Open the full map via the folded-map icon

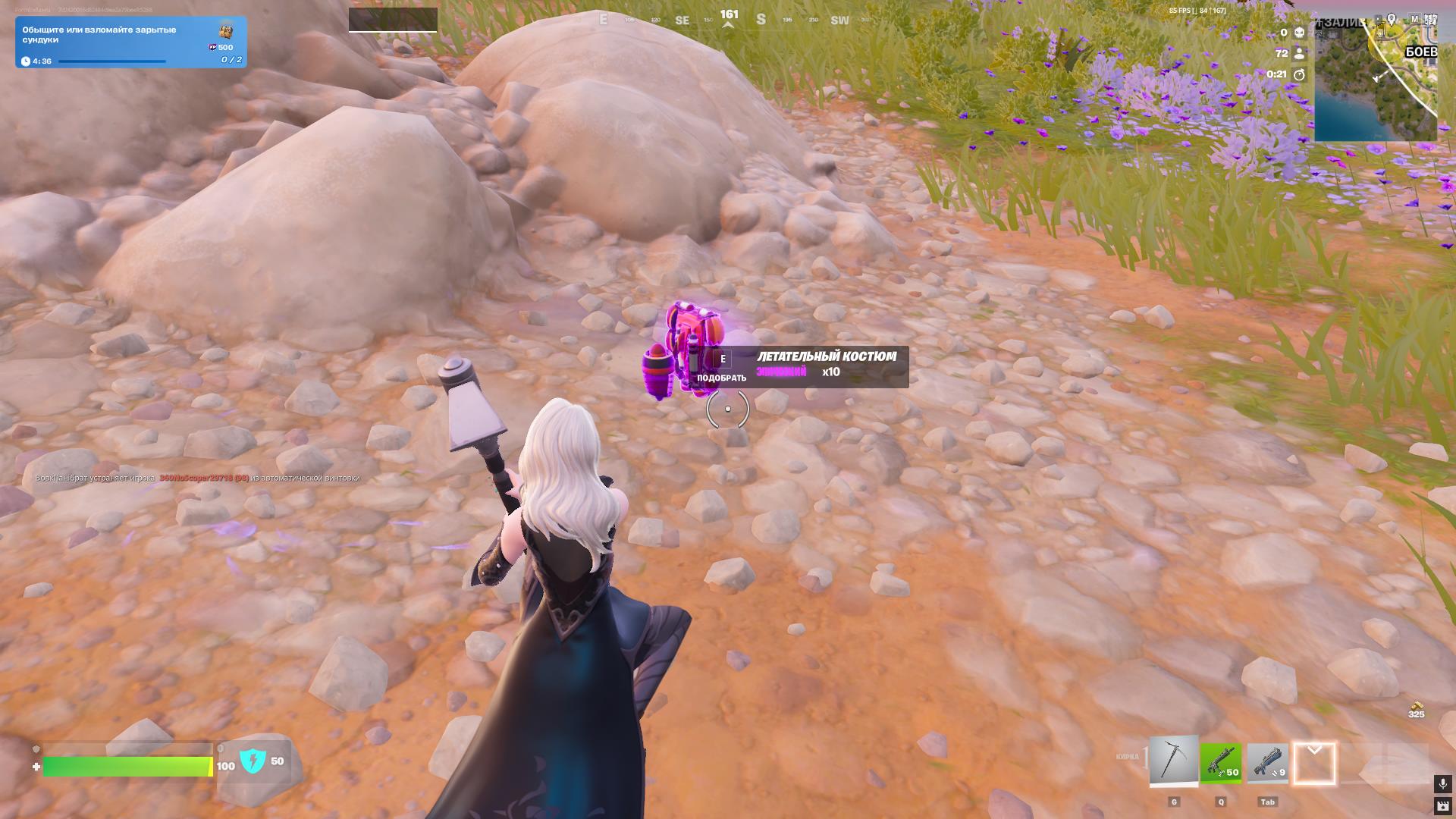1429,19
